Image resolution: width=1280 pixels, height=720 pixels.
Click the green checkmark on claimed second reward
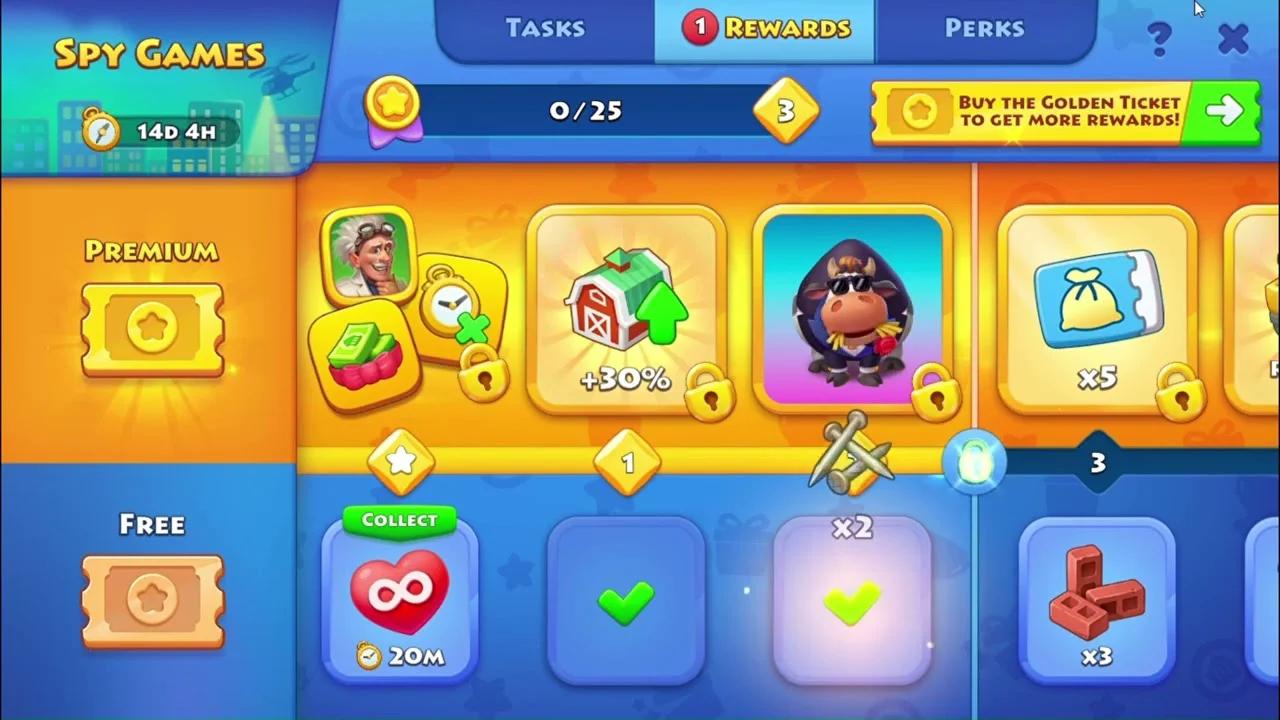click(x=626, y=600)
